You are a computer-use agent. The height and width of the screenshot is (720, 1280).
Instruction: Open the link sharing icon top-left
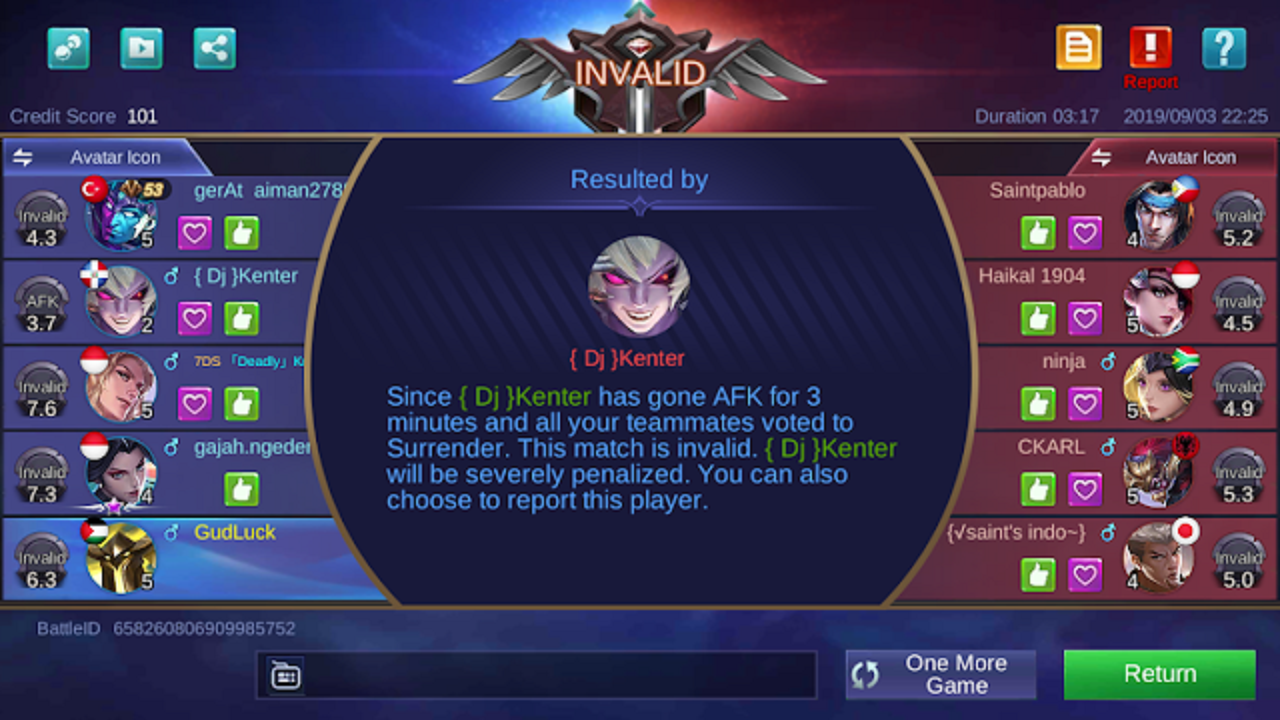(68, 47)
